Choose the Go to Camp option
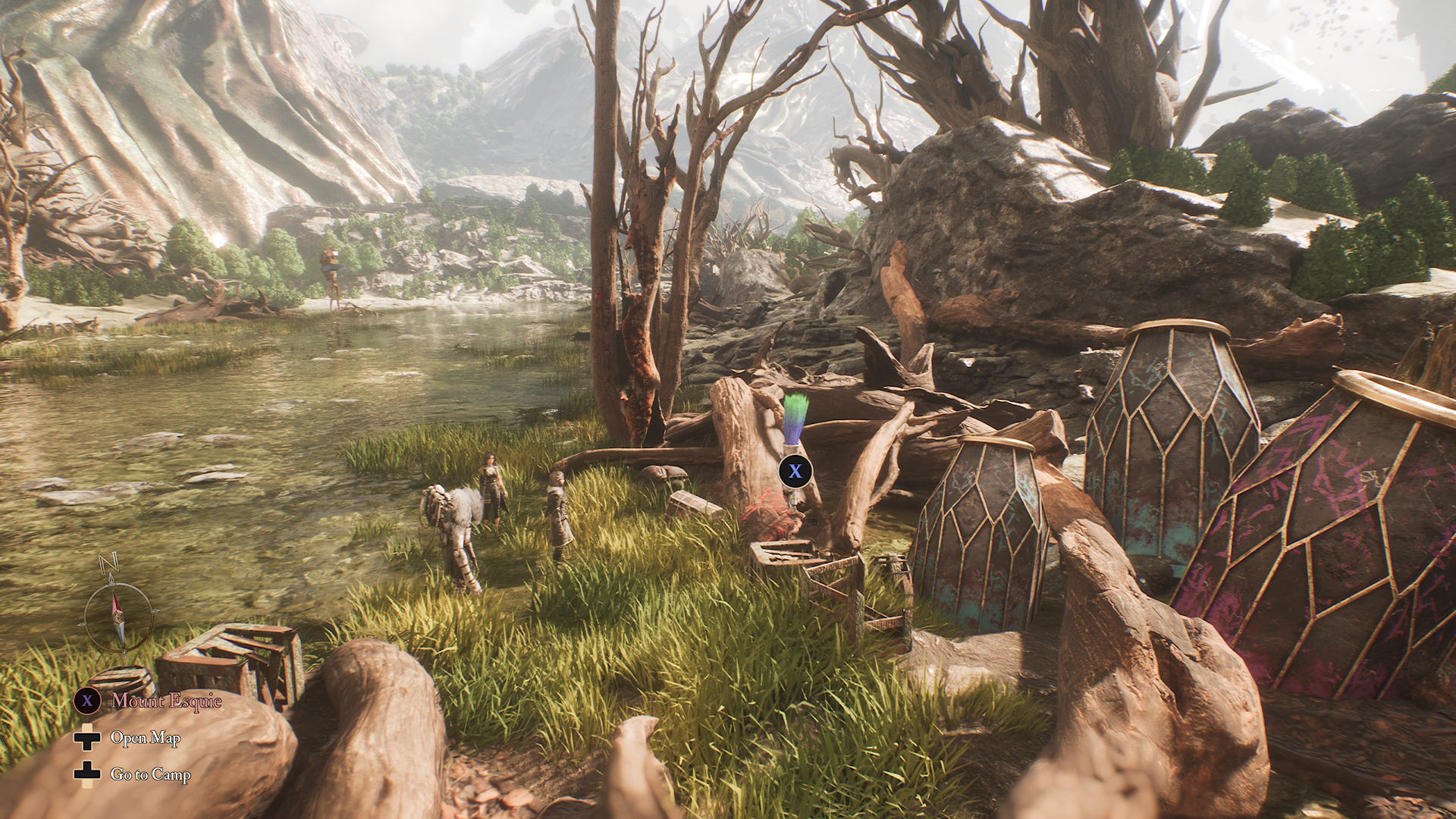 pos(149,774)
